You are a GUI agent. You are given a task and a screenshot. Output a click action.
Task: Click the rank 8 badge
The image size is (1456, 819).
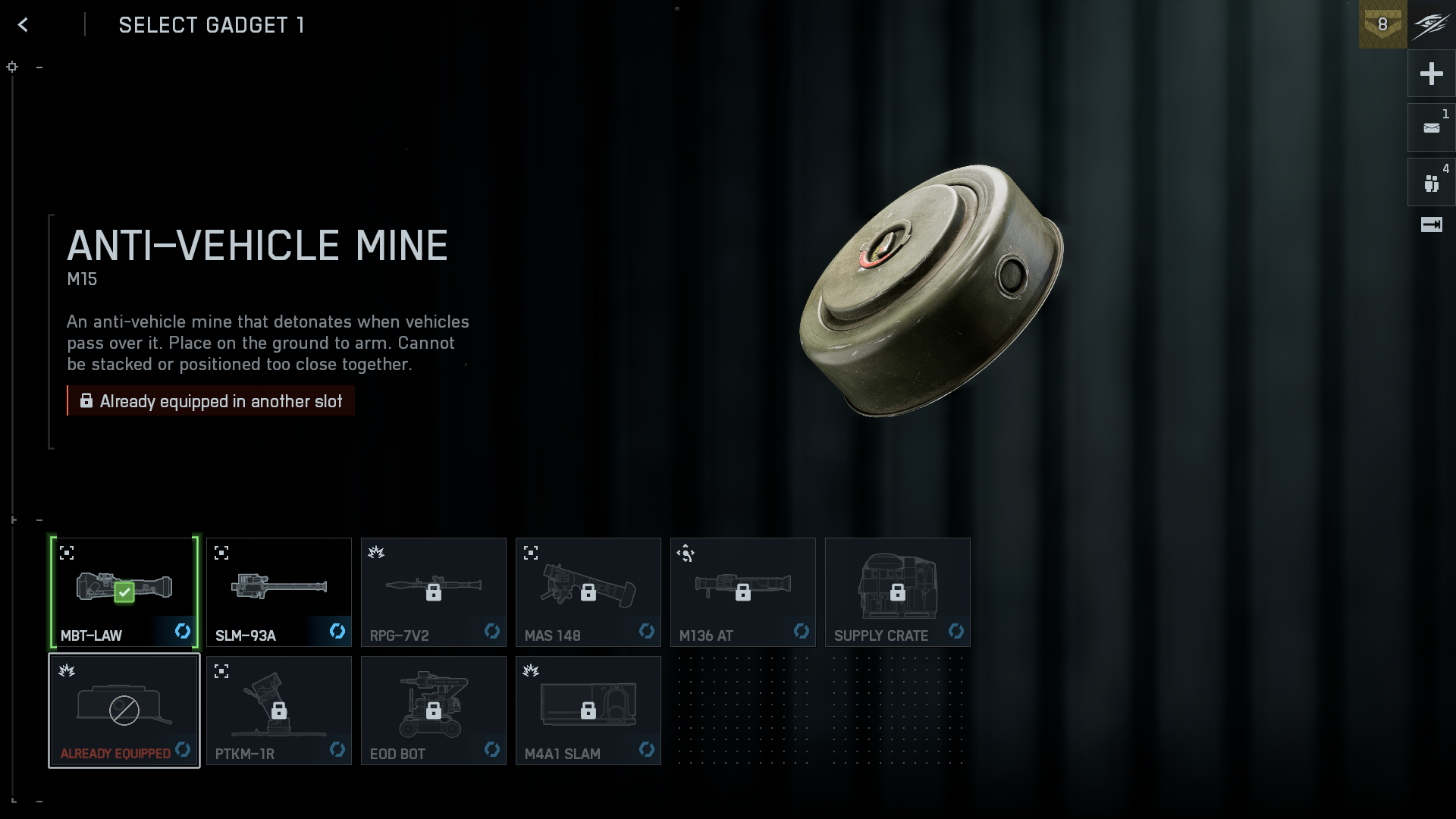point(1382,24)
